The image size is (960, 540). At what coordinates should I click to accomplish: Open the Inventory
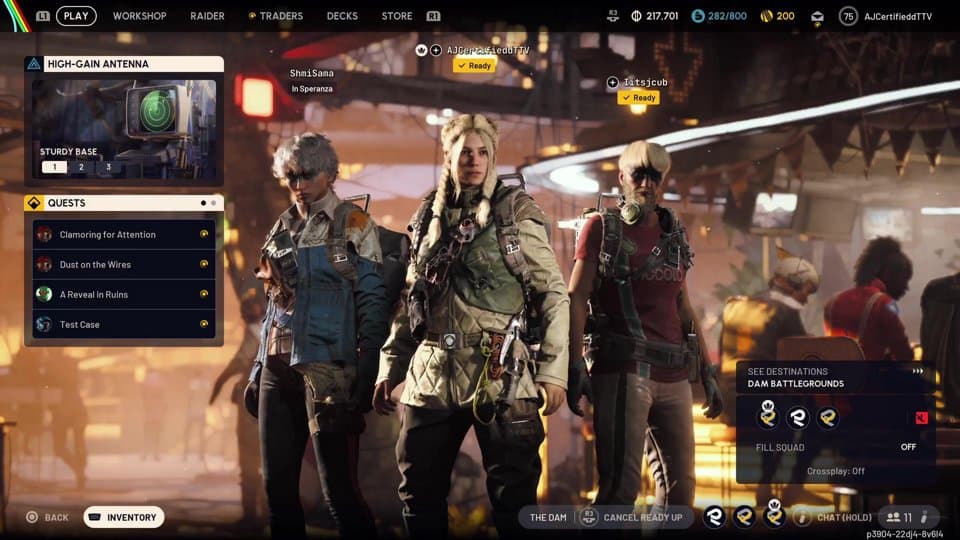coord(124,517)
